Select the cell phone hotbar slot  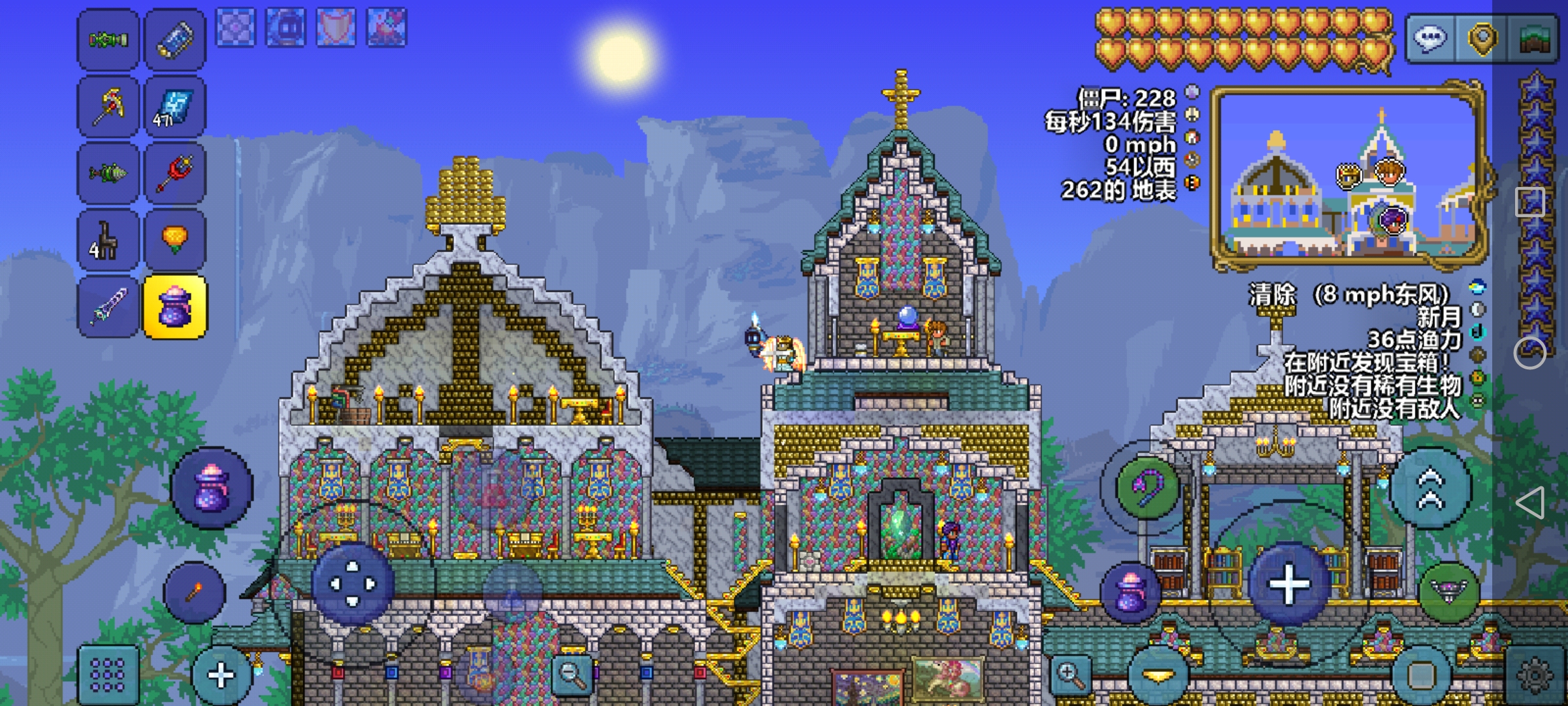pos(175,41)
